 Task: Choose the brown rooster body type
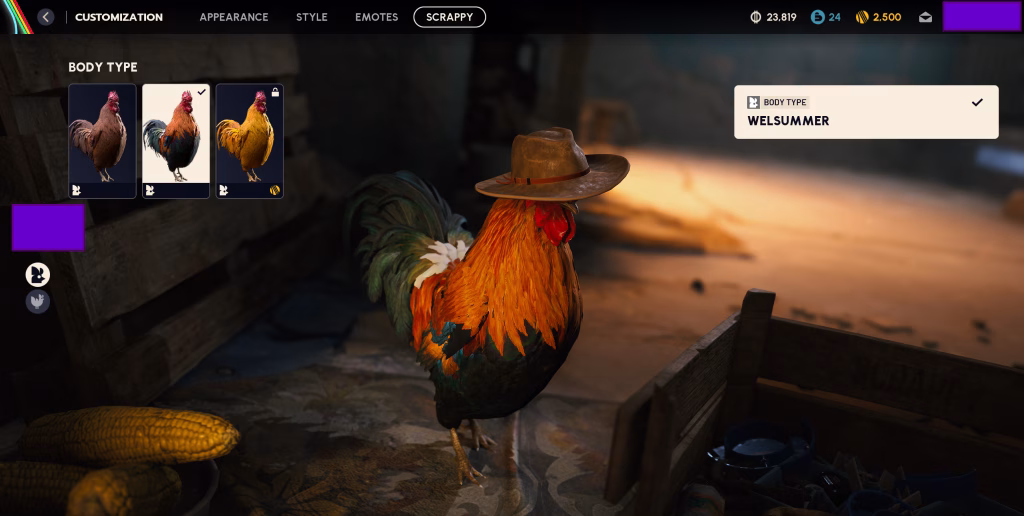click(102, 141)
